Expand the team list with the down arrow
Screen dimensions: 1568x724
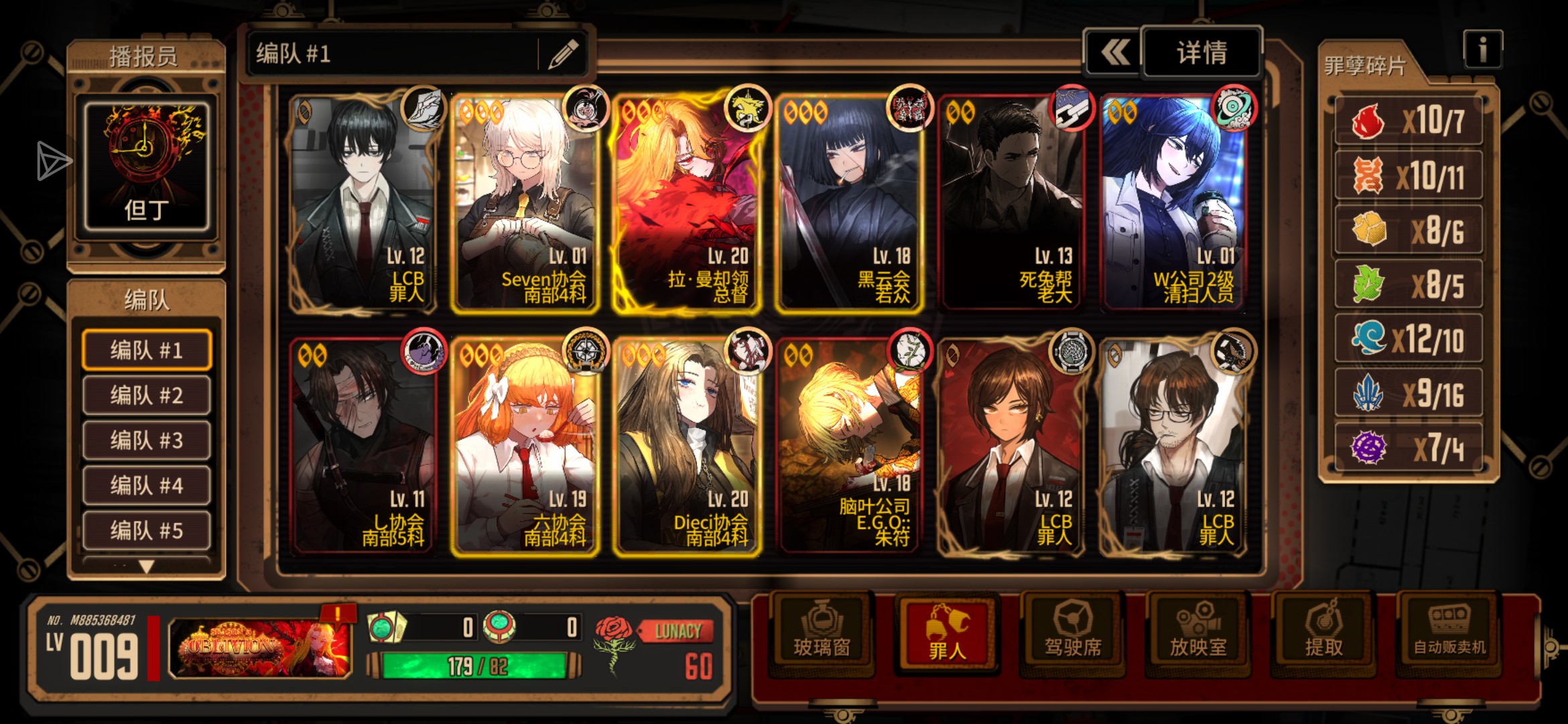[x=146, y=566]
